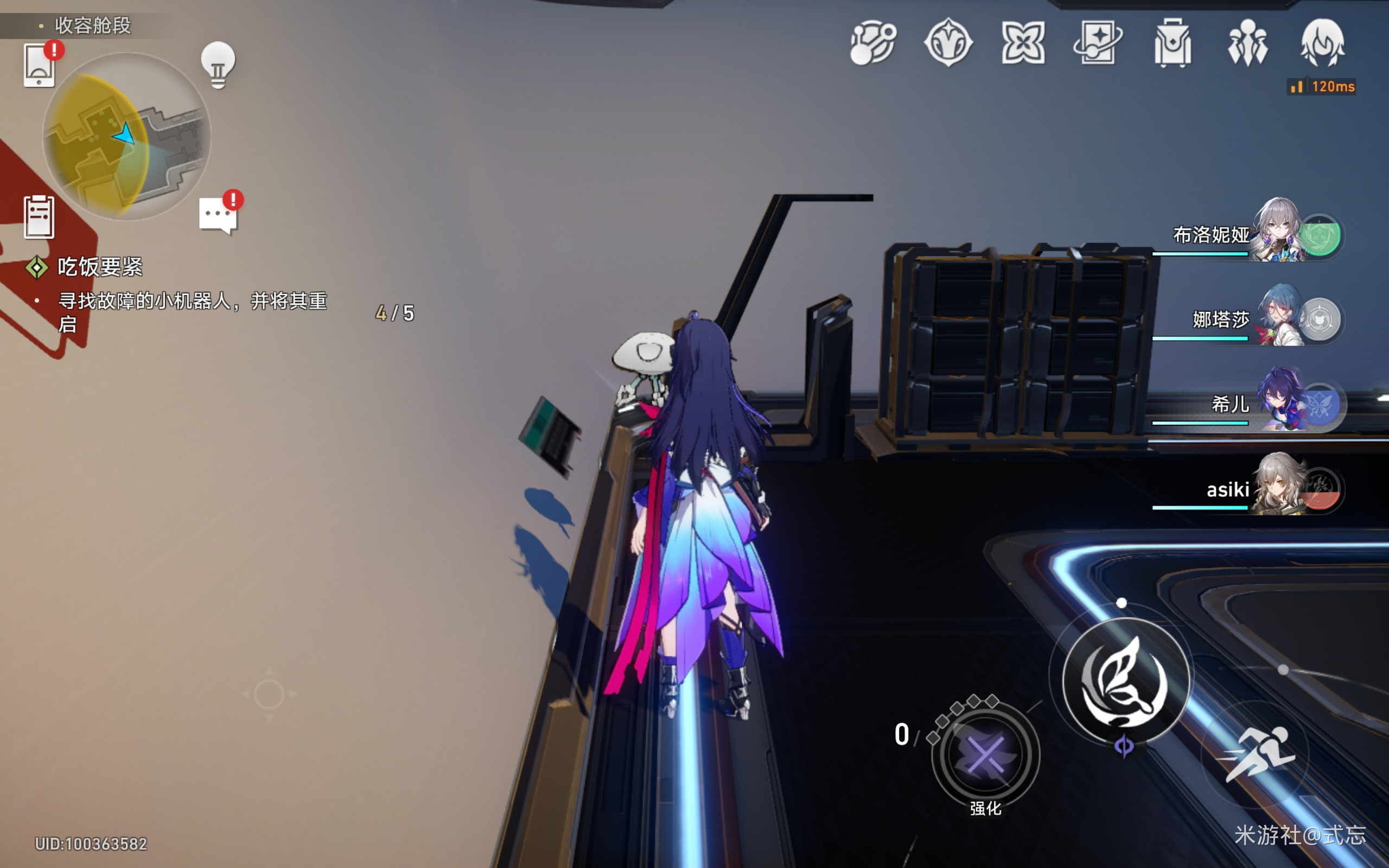Open the phone menu icon
Screen dimensions: 1389x868
coord(39,66)
